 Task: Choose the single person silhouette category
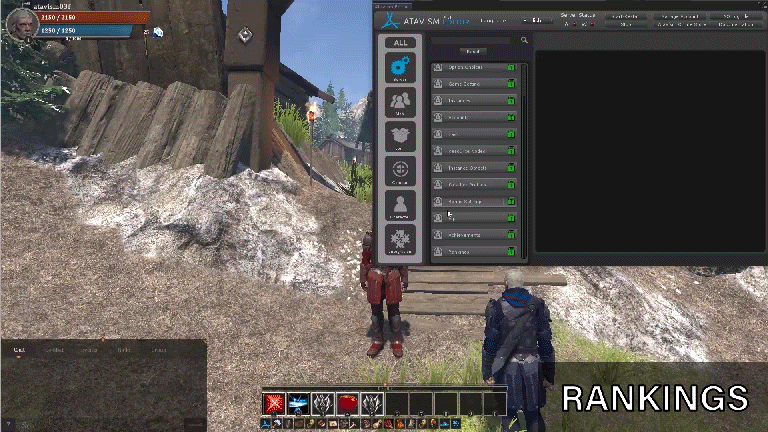400,205
